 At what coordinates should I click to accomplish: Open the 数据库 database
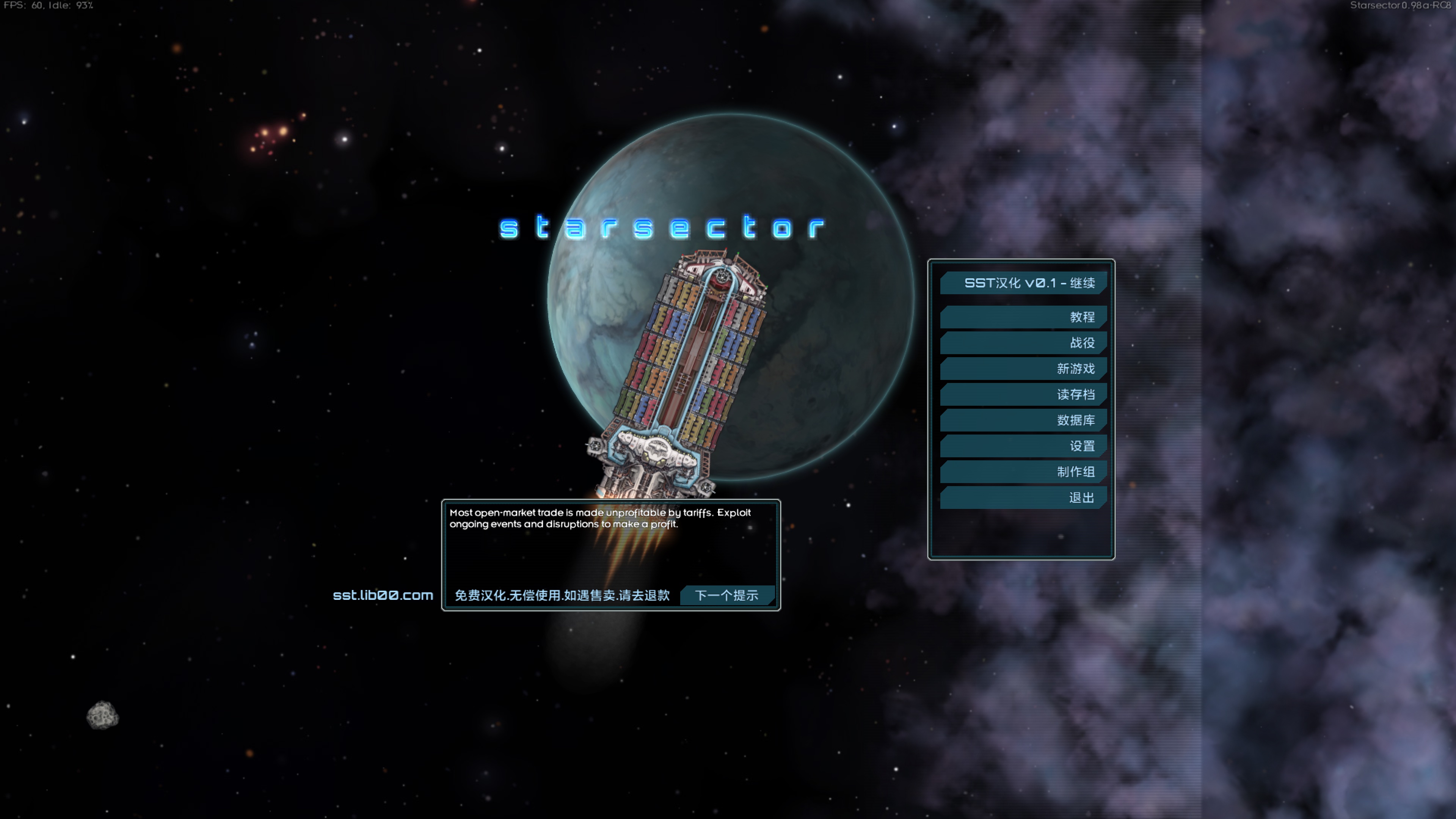[x=1023, y=420]
